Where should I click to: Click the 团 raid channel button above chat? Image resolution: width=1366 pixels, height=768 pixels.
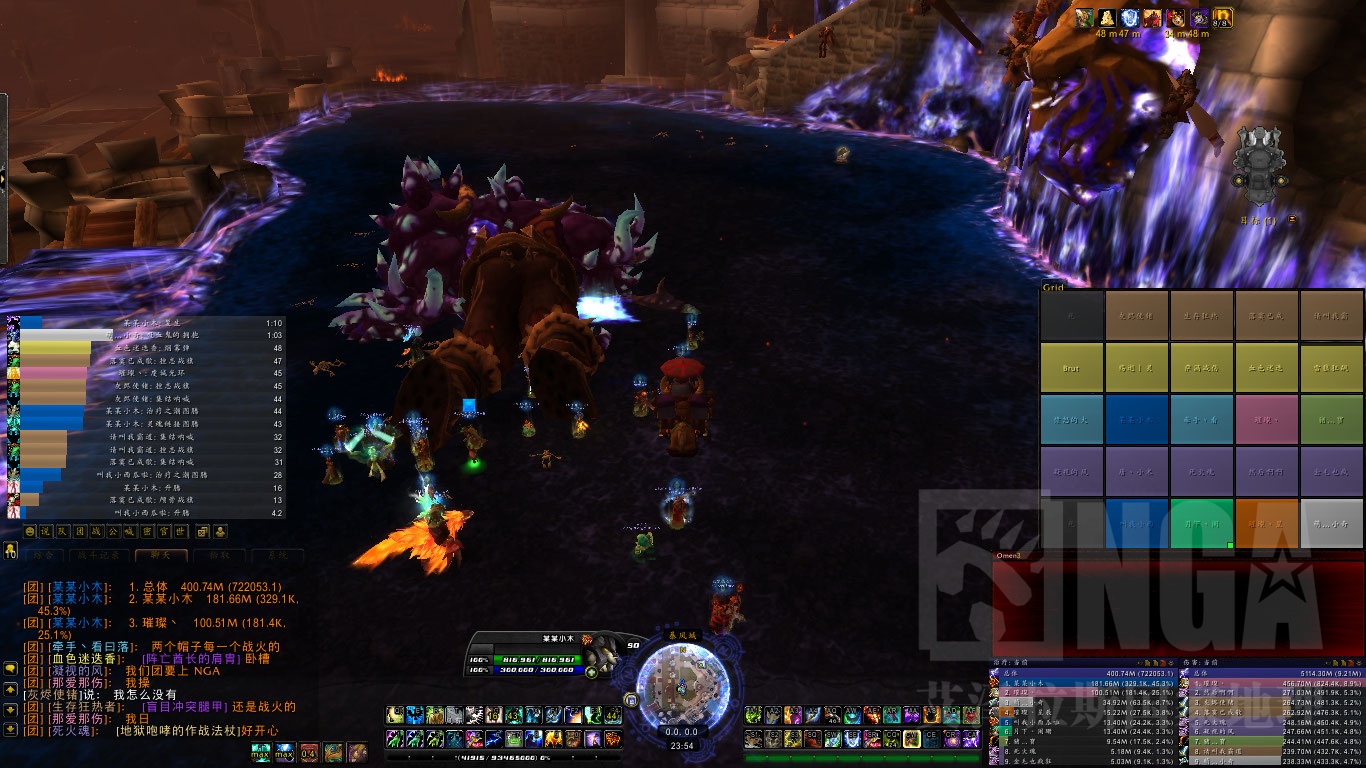click(80, 531)
